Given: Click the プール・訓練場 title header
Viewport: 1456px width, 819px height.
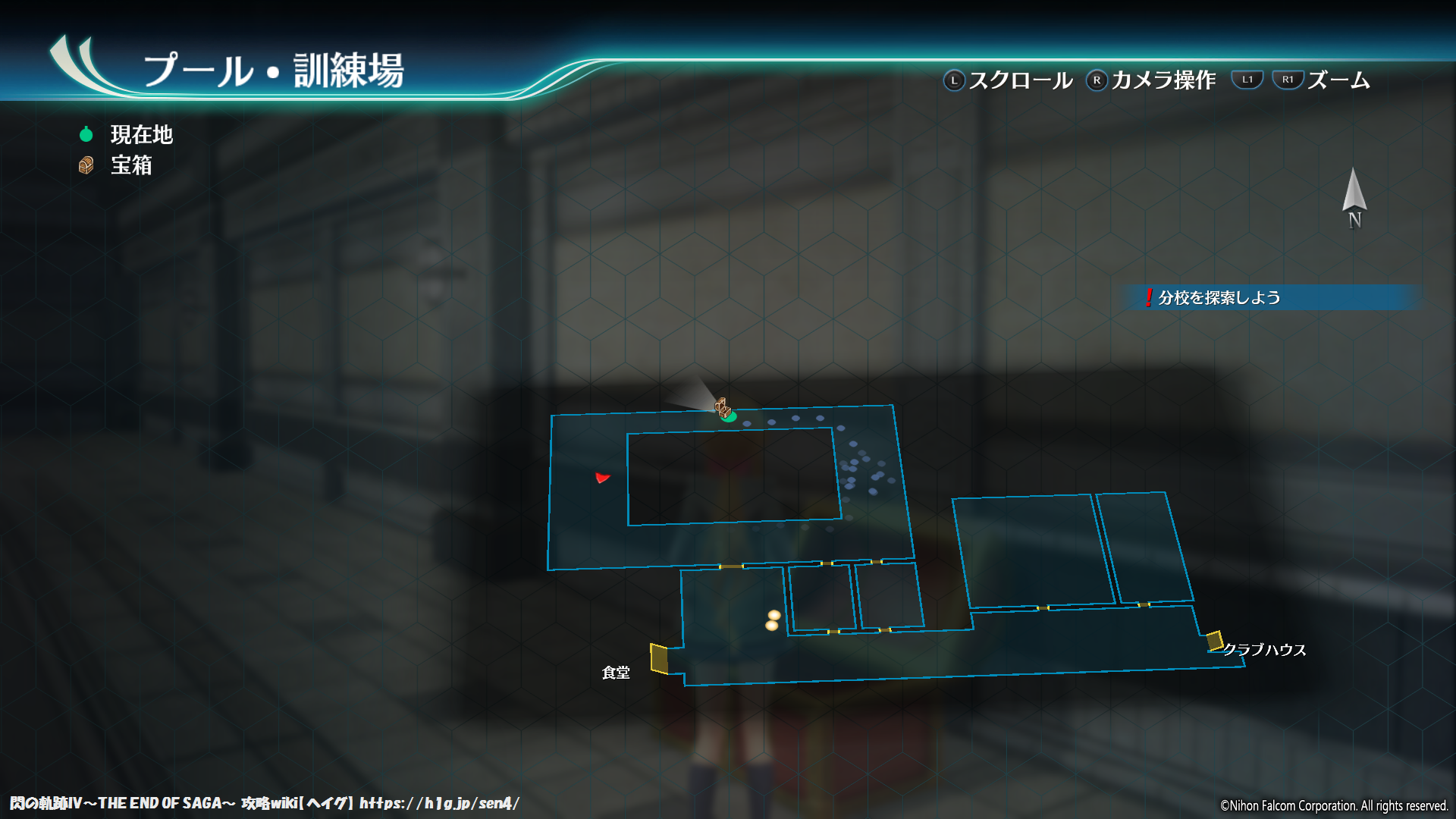Looking at the screenshot, I should click(x=277, y=71).
